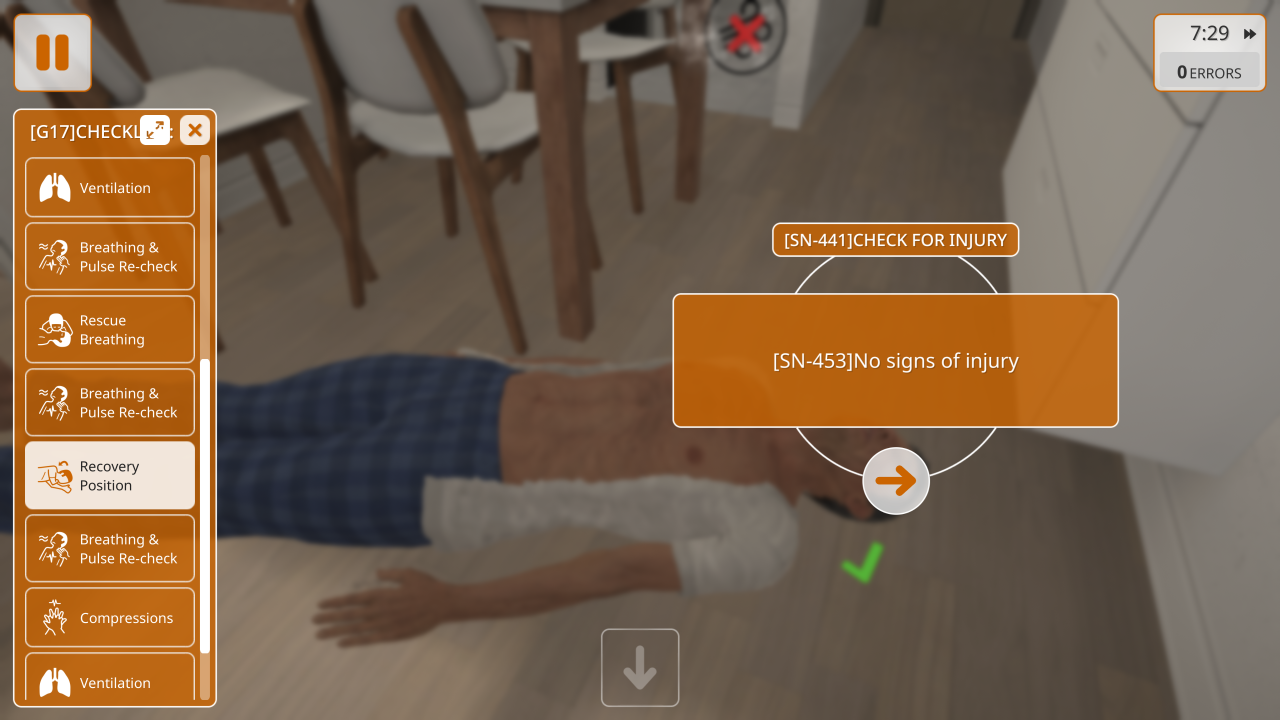
Task: Close the checklist panel
Action: (195, 130)
